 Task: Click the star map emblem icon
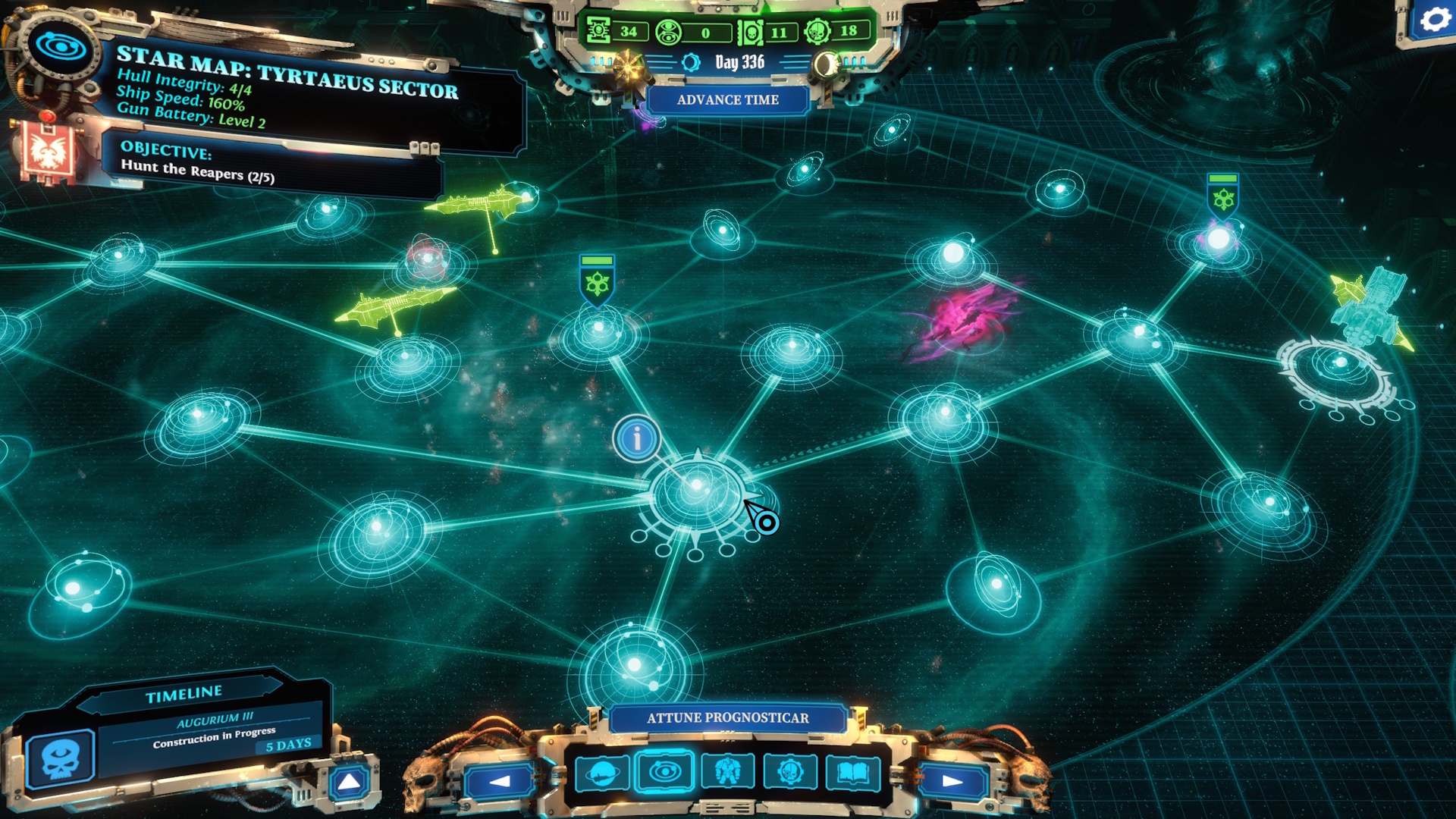[x=60, y=47]
